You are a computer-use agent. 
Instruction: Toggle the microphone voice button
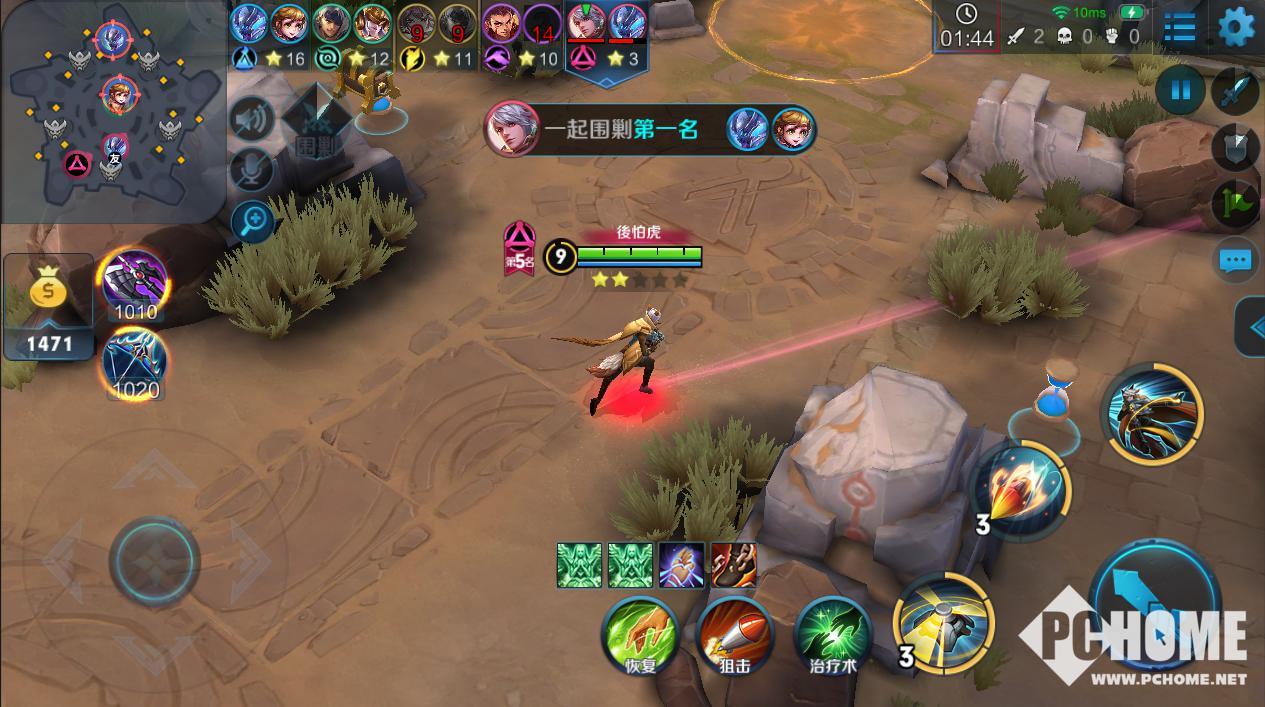point(252,170)
